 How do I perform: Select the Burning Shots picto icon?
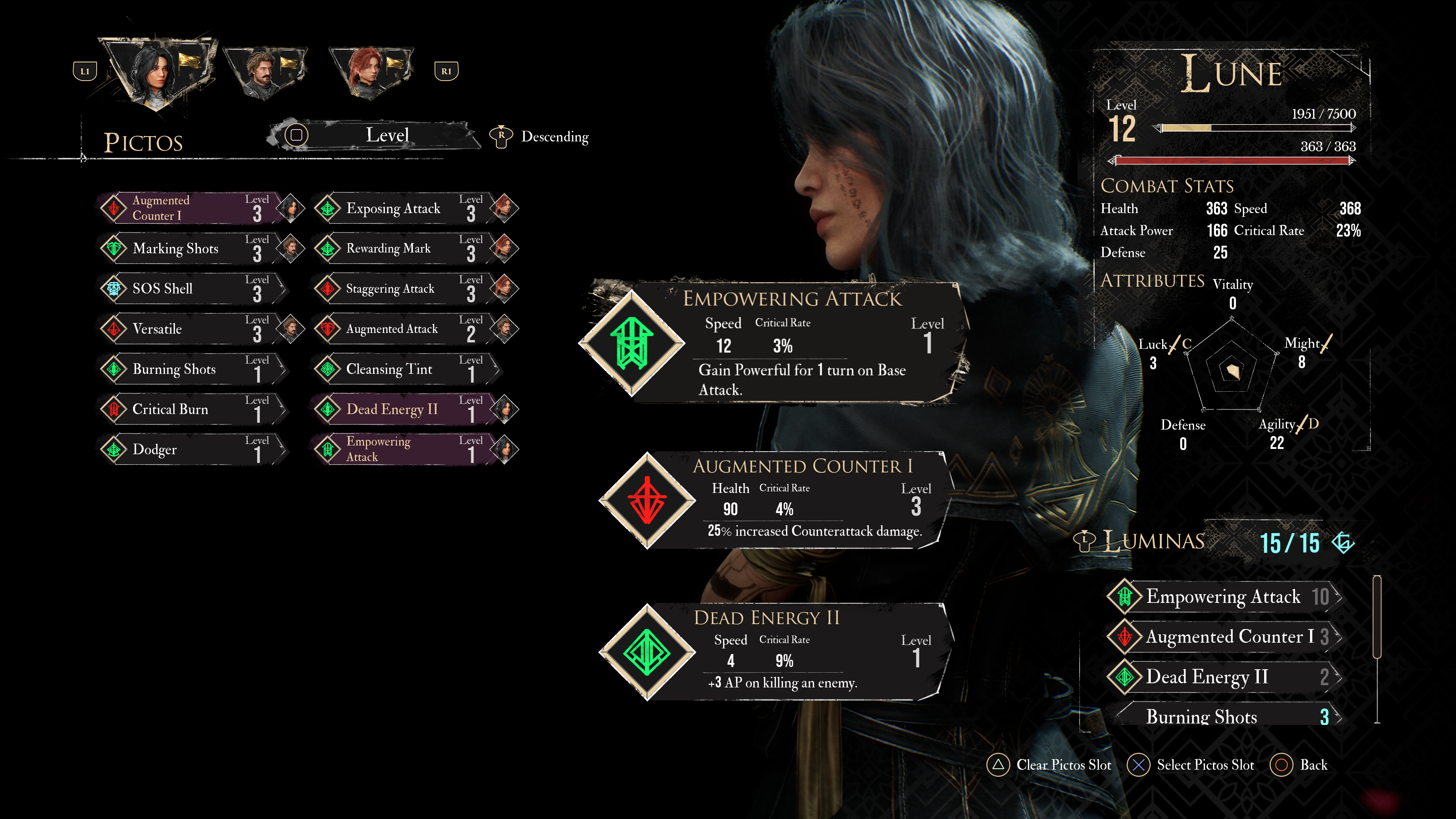(x=114, y=369)
